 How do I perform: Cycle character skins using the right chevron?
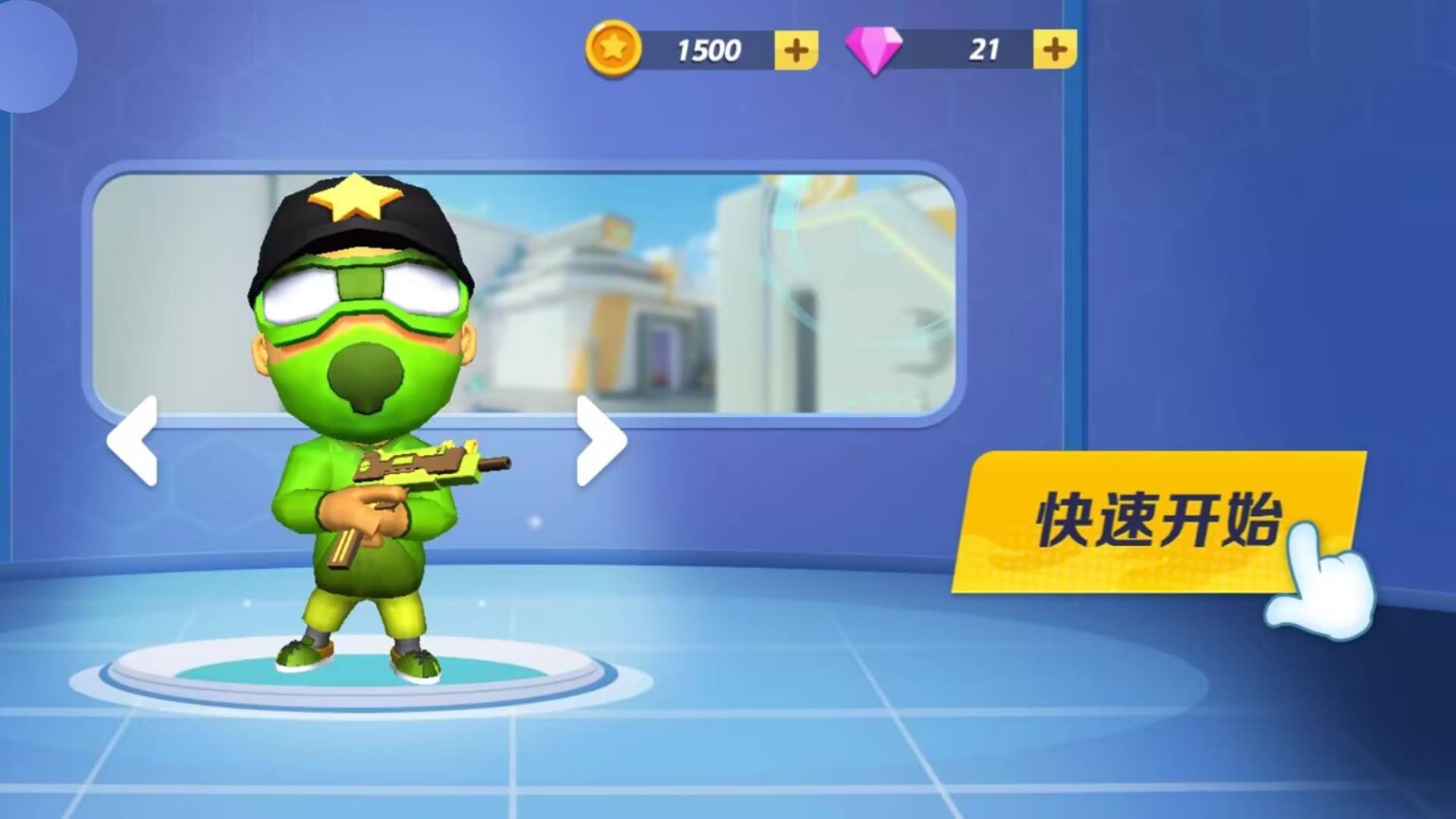[x=599, y=440]
